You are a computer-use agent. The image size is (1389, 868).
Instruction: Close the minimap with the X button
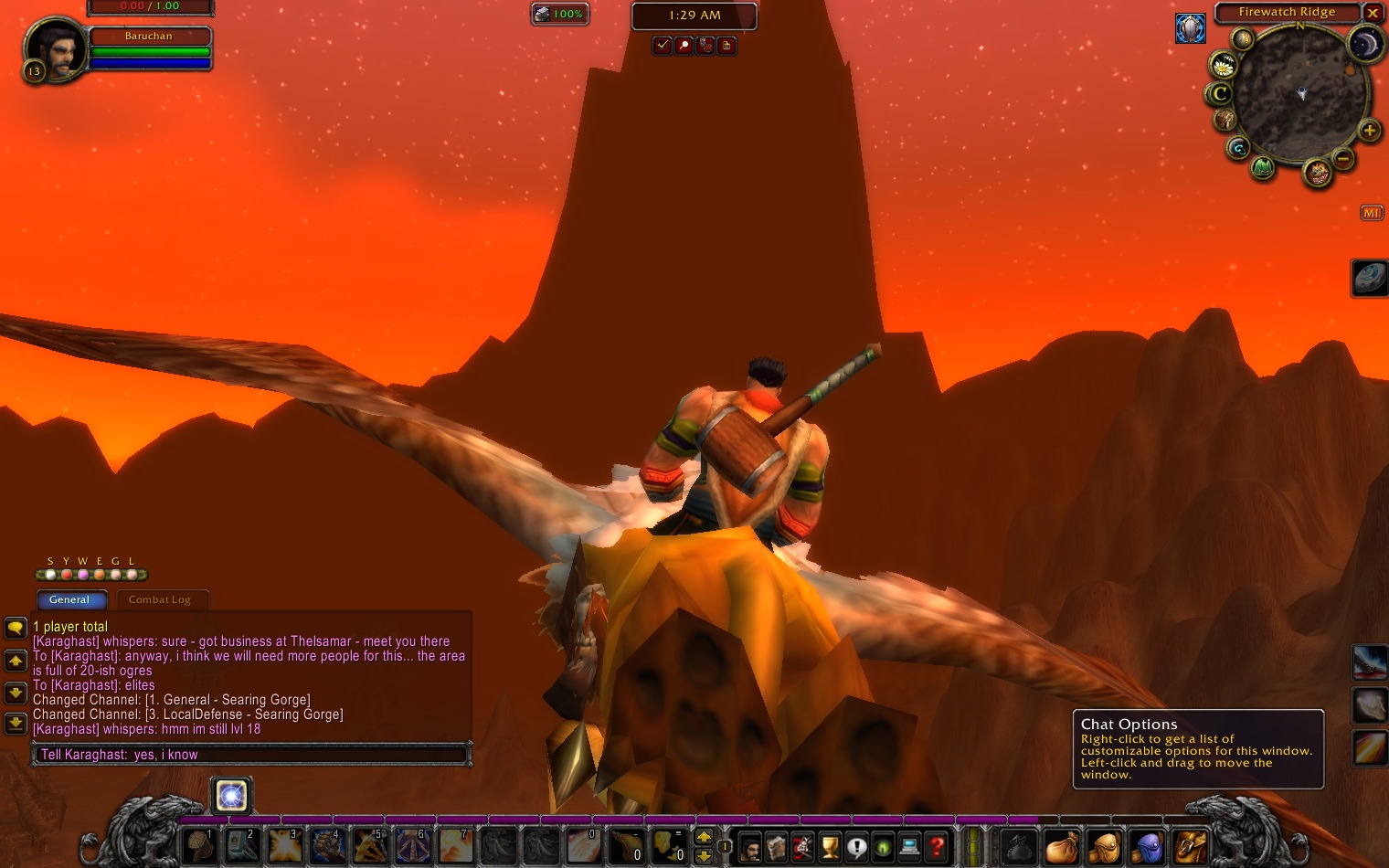1372,13
